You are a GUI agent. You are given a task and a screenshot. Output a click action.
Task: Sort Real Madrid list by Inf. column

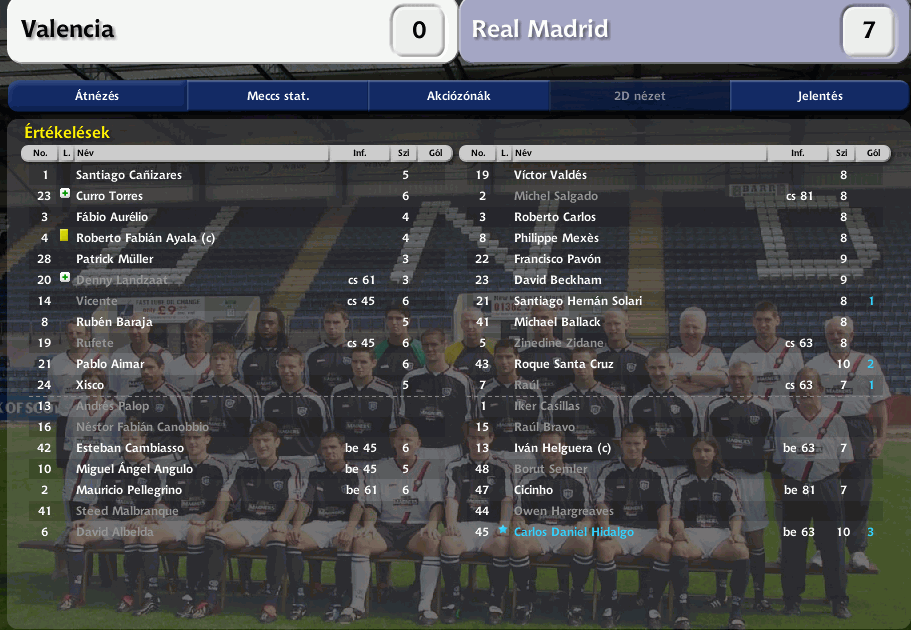point(797,154)
